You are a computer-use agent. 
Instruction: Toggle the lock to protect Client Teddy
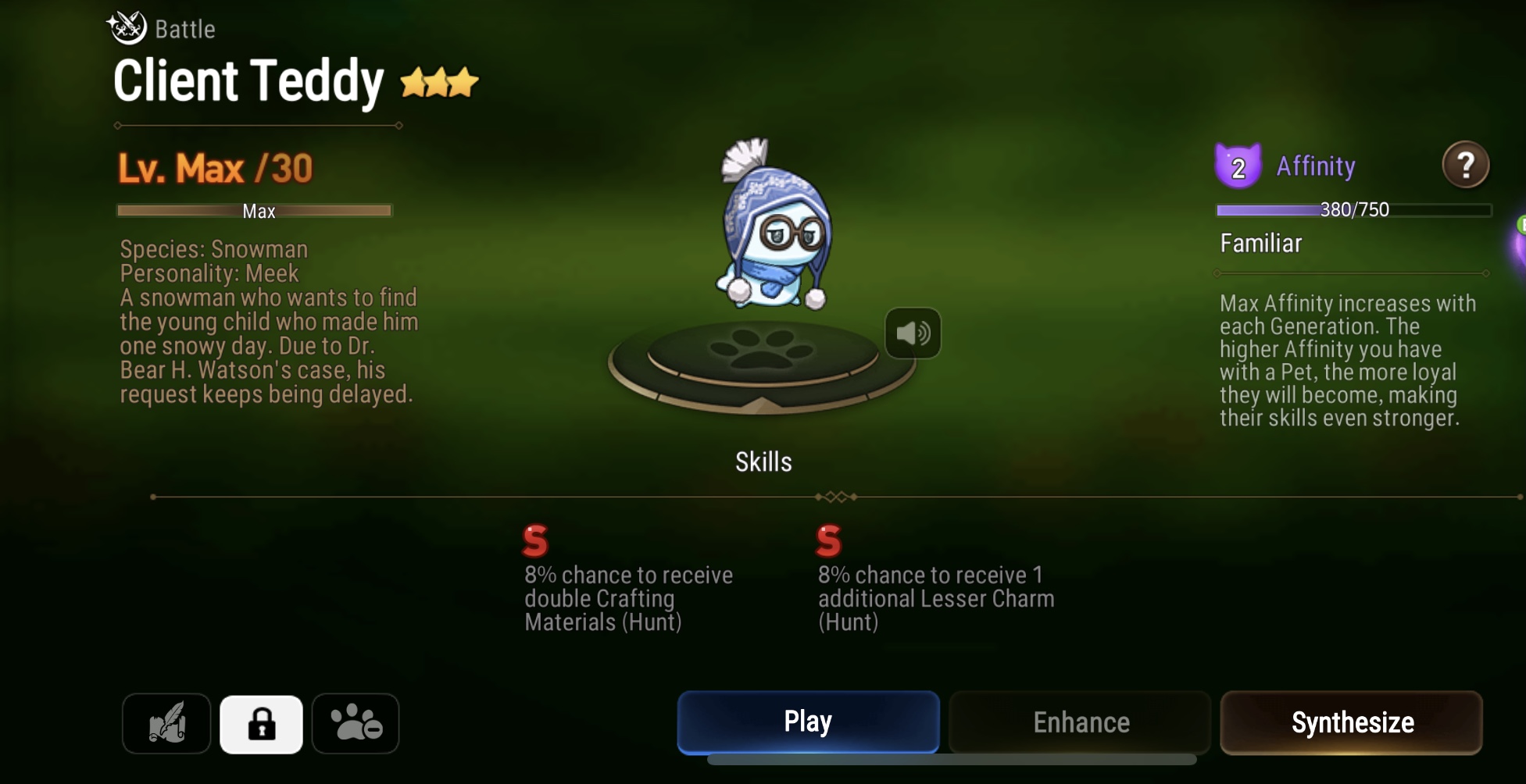[x=261, y=723]
